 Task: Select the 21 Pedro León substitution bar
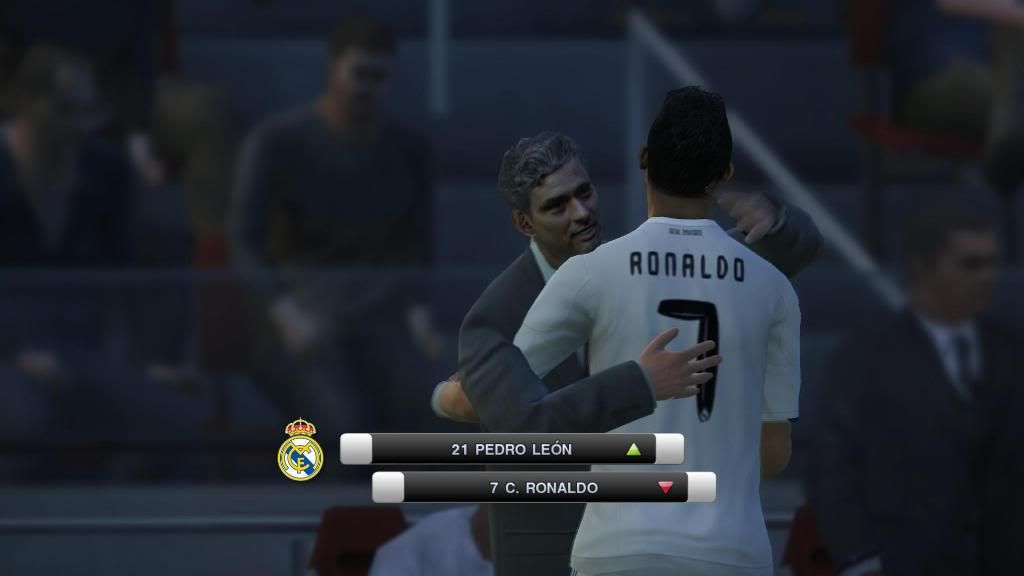pos(511,449)
